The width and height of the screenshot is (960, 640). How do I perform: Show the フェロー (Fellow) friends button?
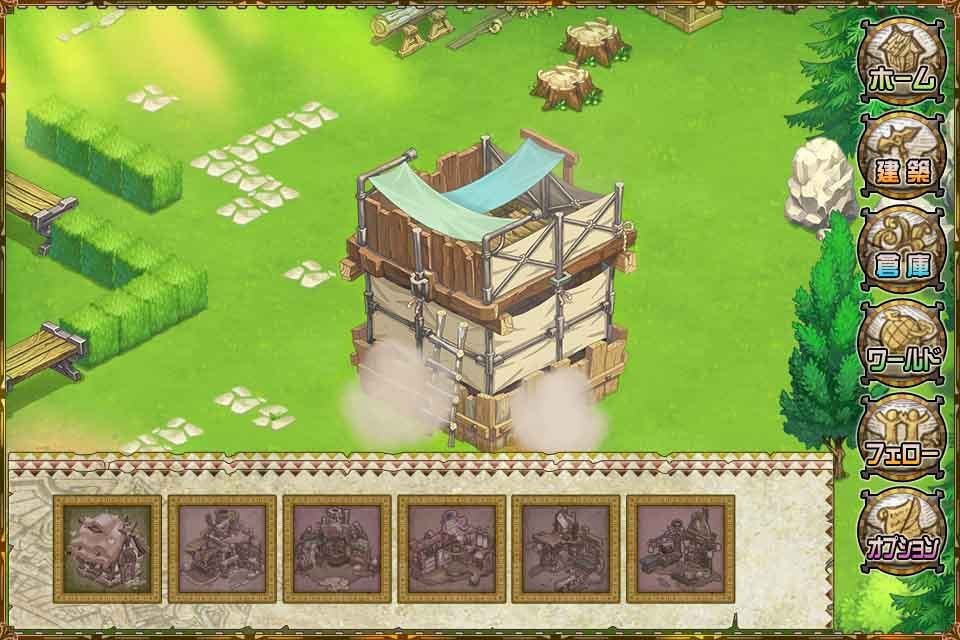coord(901,438)
